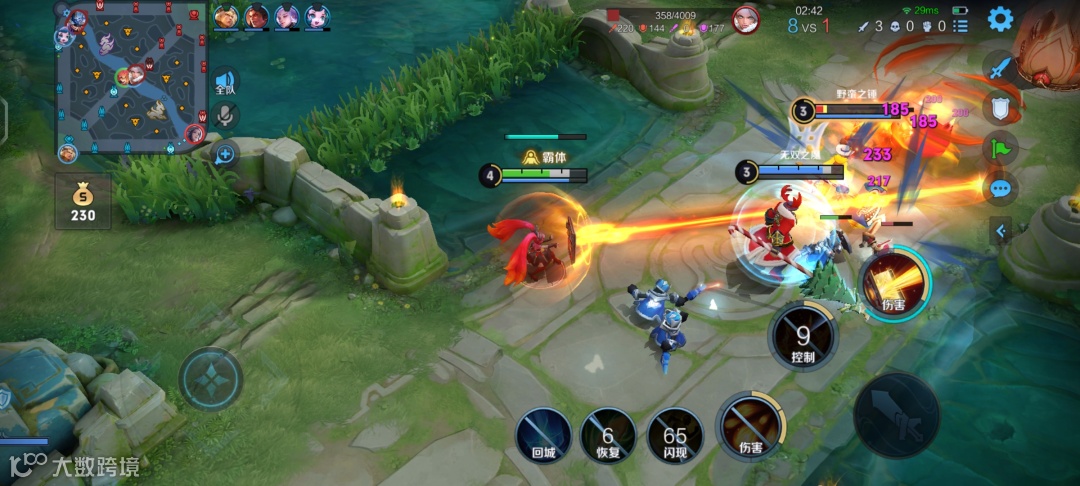Toggle the muted microphone button
Image resolution: width=1080 pixels, height=486 pixels.
pyautogui.click(x=225, y=117)
